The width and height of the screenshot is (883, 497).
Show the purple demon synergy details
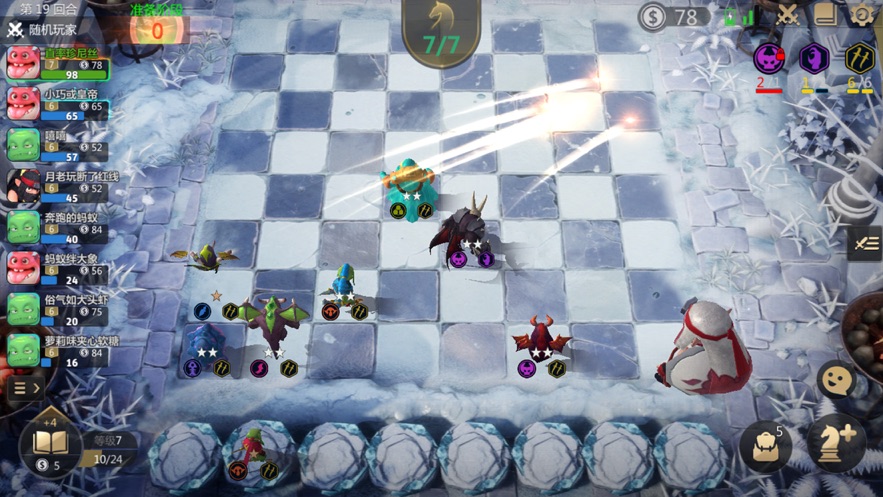769,59
